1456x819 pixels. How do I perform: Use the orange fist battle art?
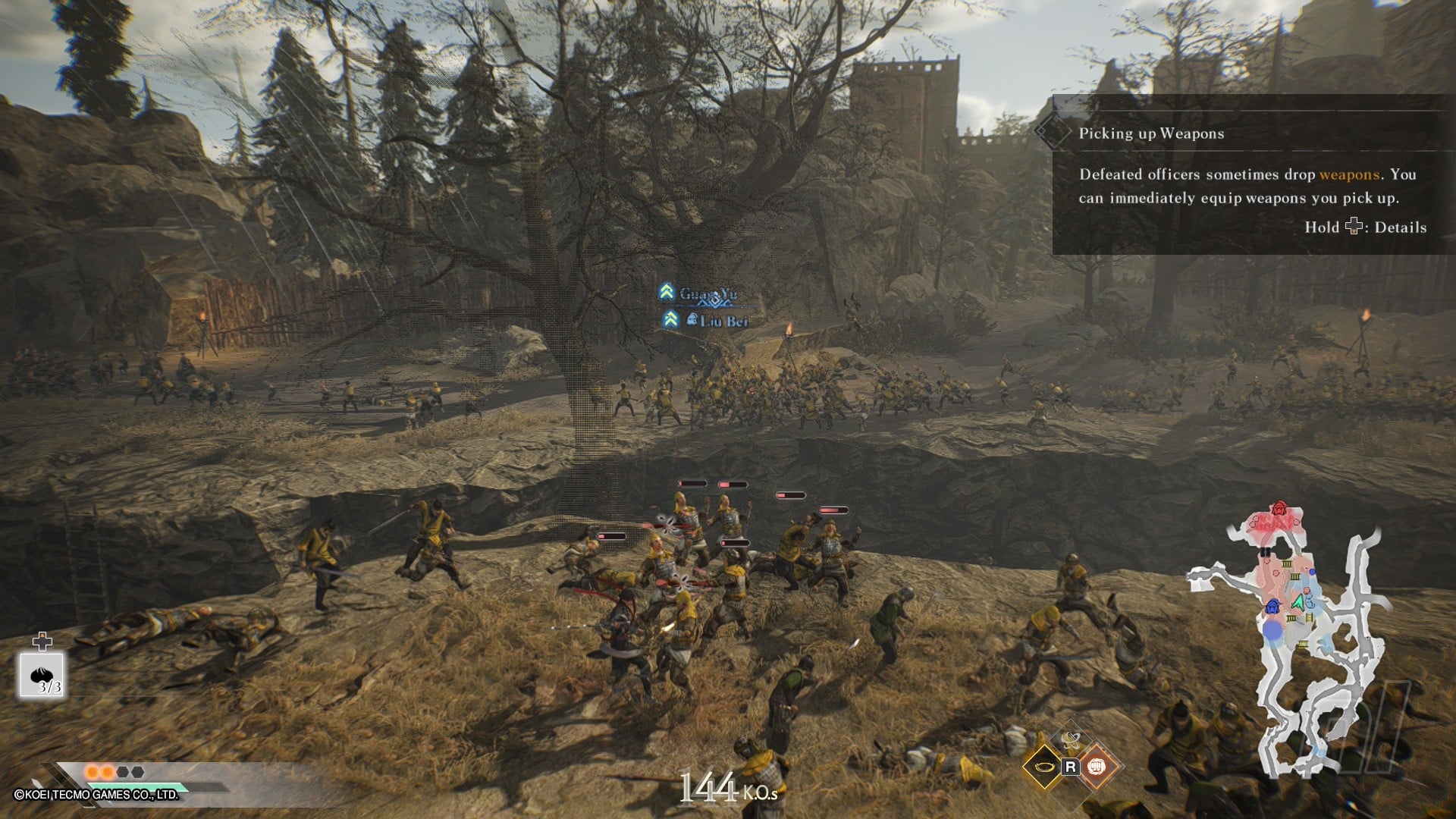(1096, 767)
